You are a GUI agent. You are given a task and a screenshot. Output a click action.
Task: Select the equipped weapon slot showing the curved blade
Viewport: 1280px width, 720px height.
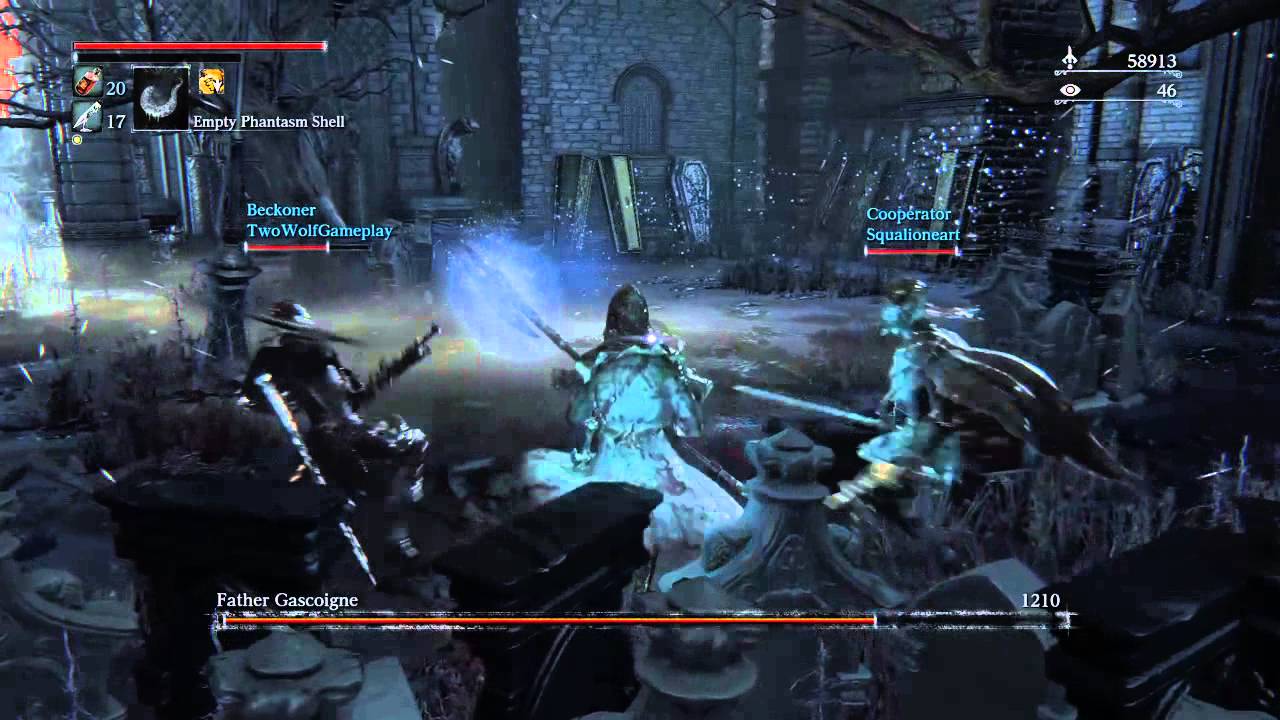click(x=163, y=97)
